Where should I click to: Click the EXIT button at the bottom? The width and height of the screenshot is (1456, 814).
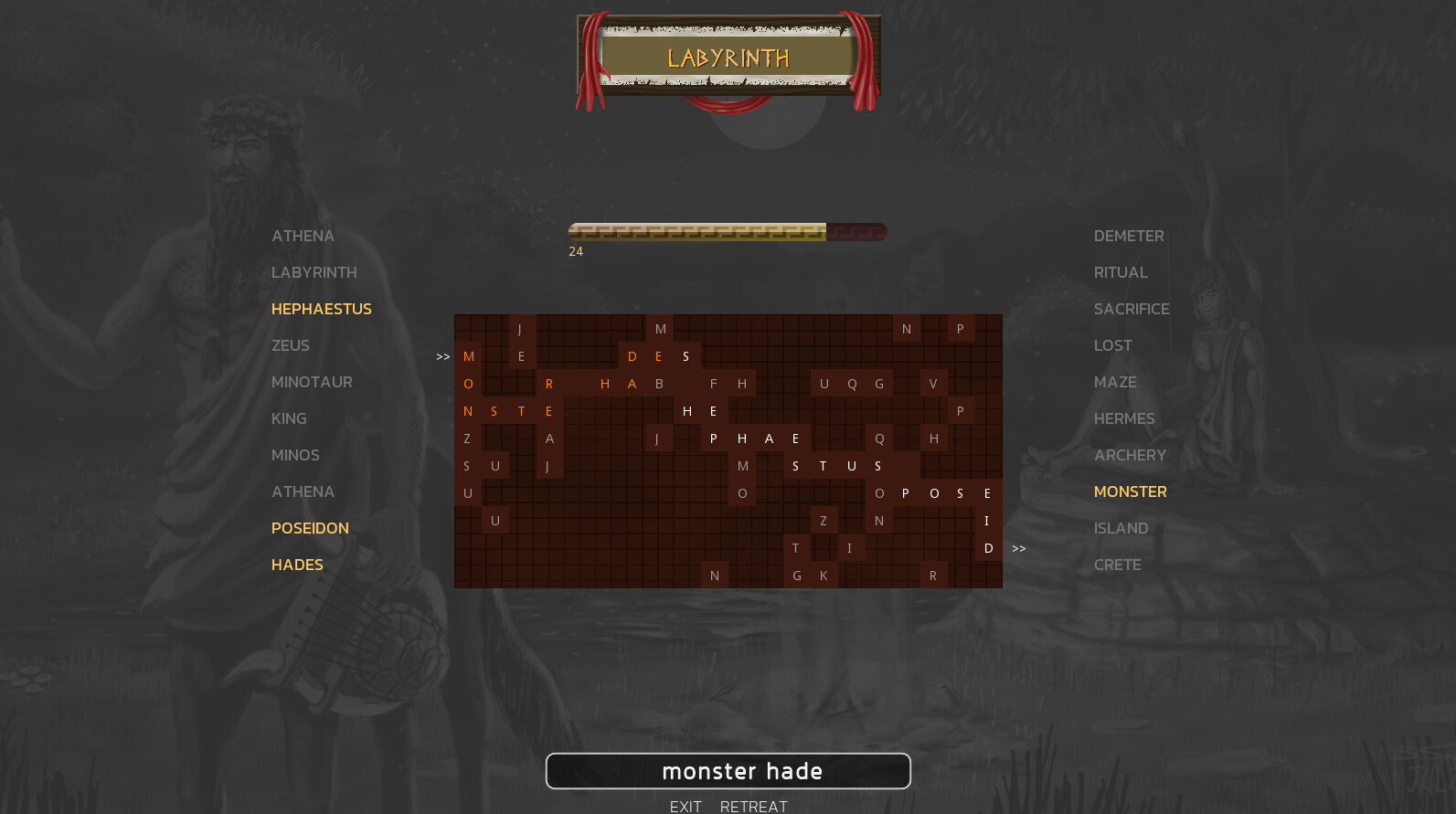tap(686, 806)
